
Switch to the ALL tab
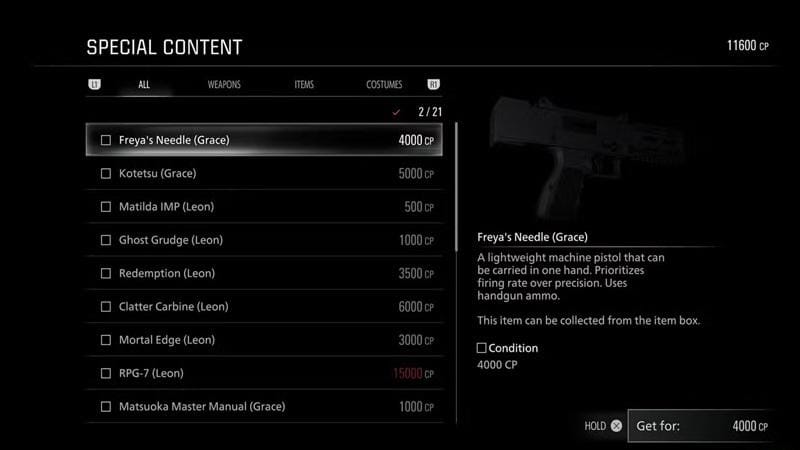[144, 85]
